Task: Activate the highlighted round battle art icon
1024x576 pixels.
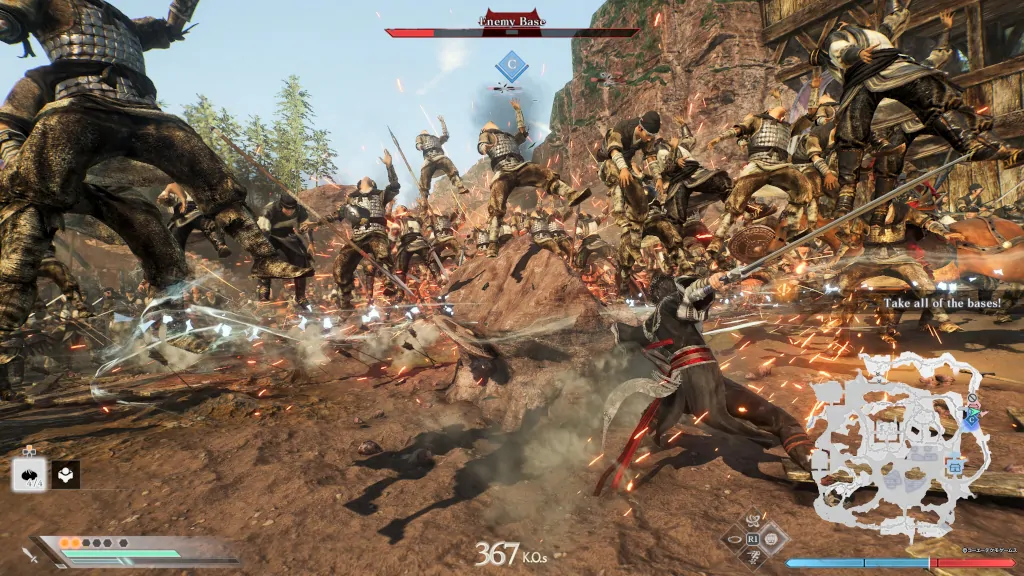Action: pos(771,538)
